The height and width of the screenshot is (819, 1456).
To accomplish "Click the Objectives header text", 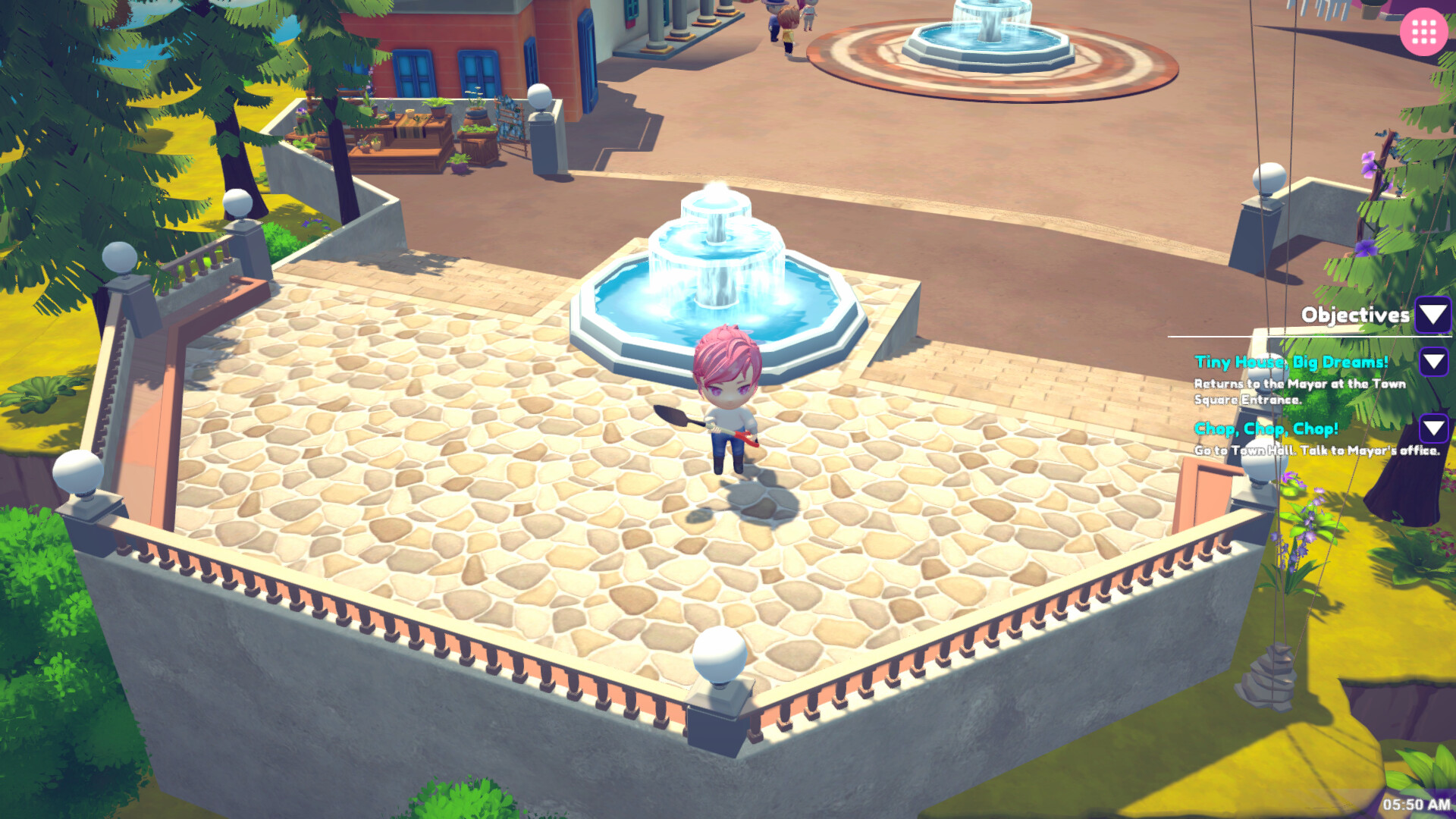I will pyautogui.click(x=1355, y=313).
